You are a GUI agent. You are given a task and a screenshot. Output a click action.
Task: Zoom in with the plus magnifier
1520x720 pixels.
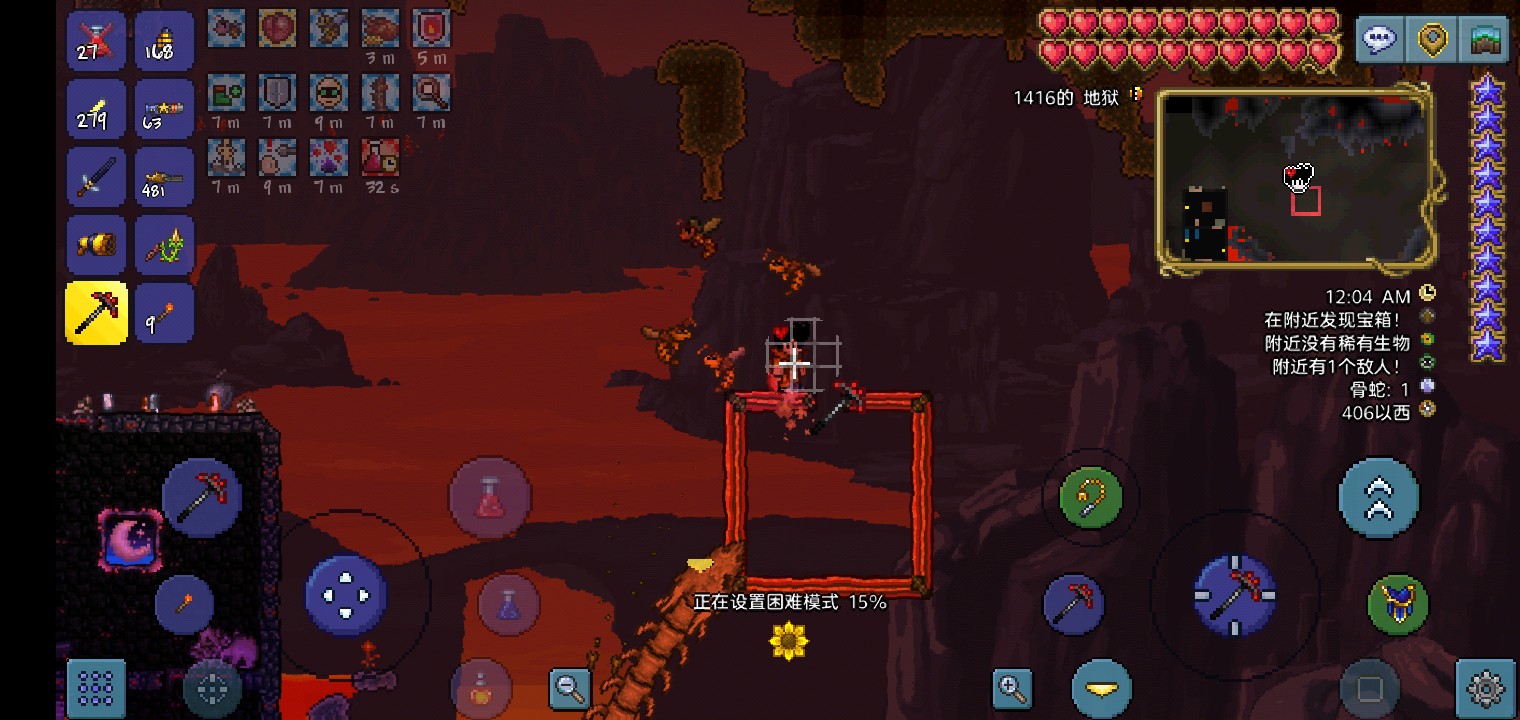click(1012, 687)
